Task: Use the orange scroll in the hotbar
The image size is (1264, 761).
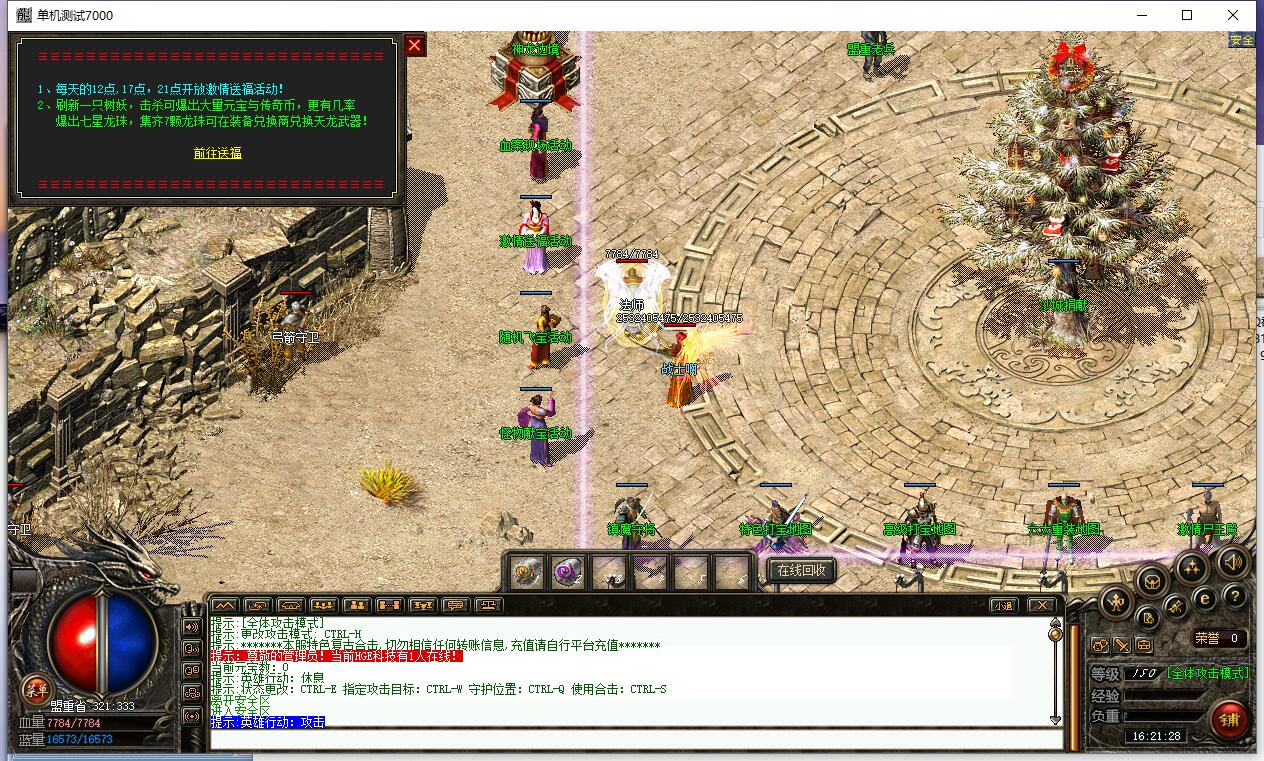Action: point(527,572)
